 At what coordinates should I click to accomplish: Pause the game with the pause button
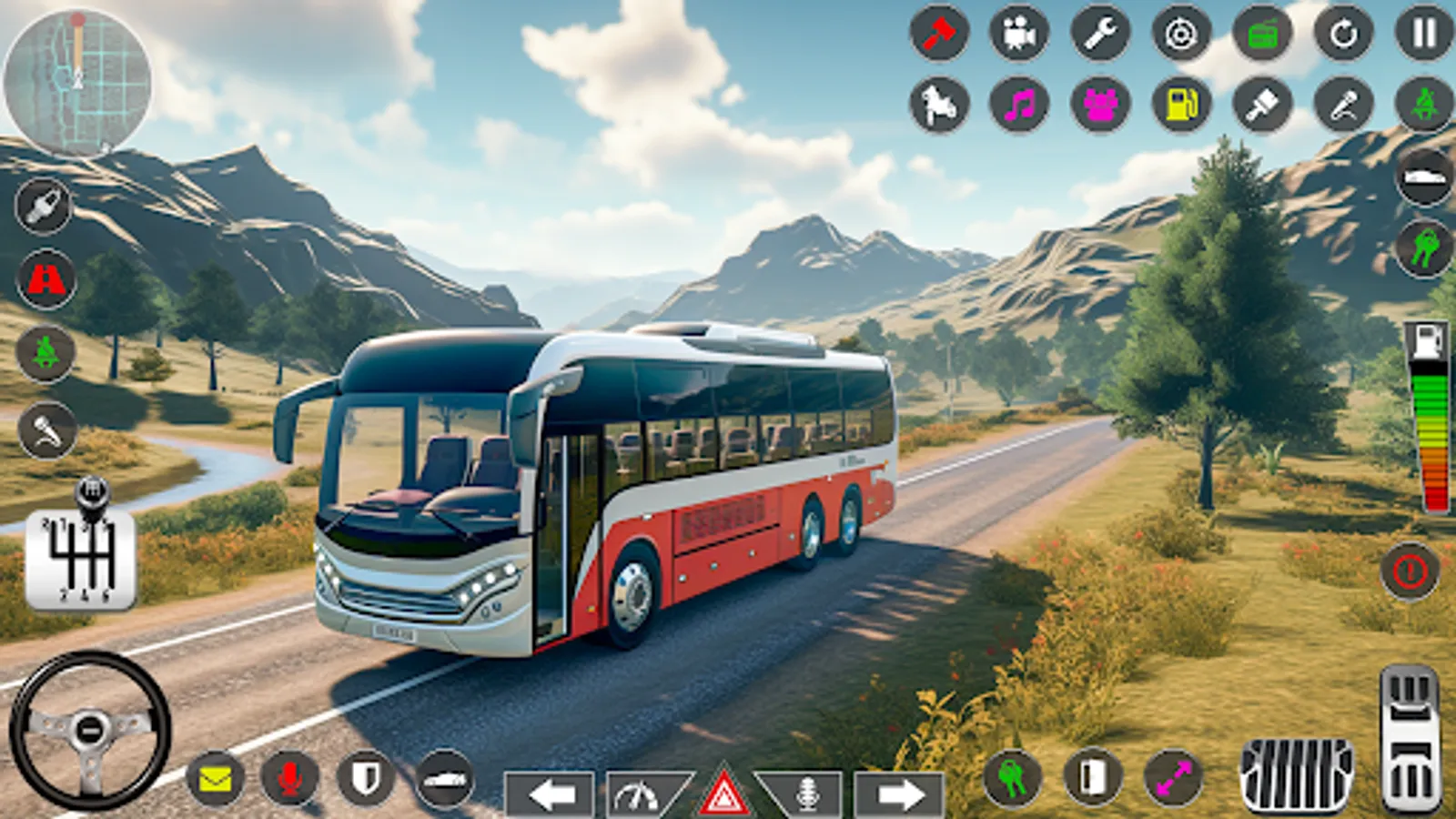click(x=1423, y=34)
